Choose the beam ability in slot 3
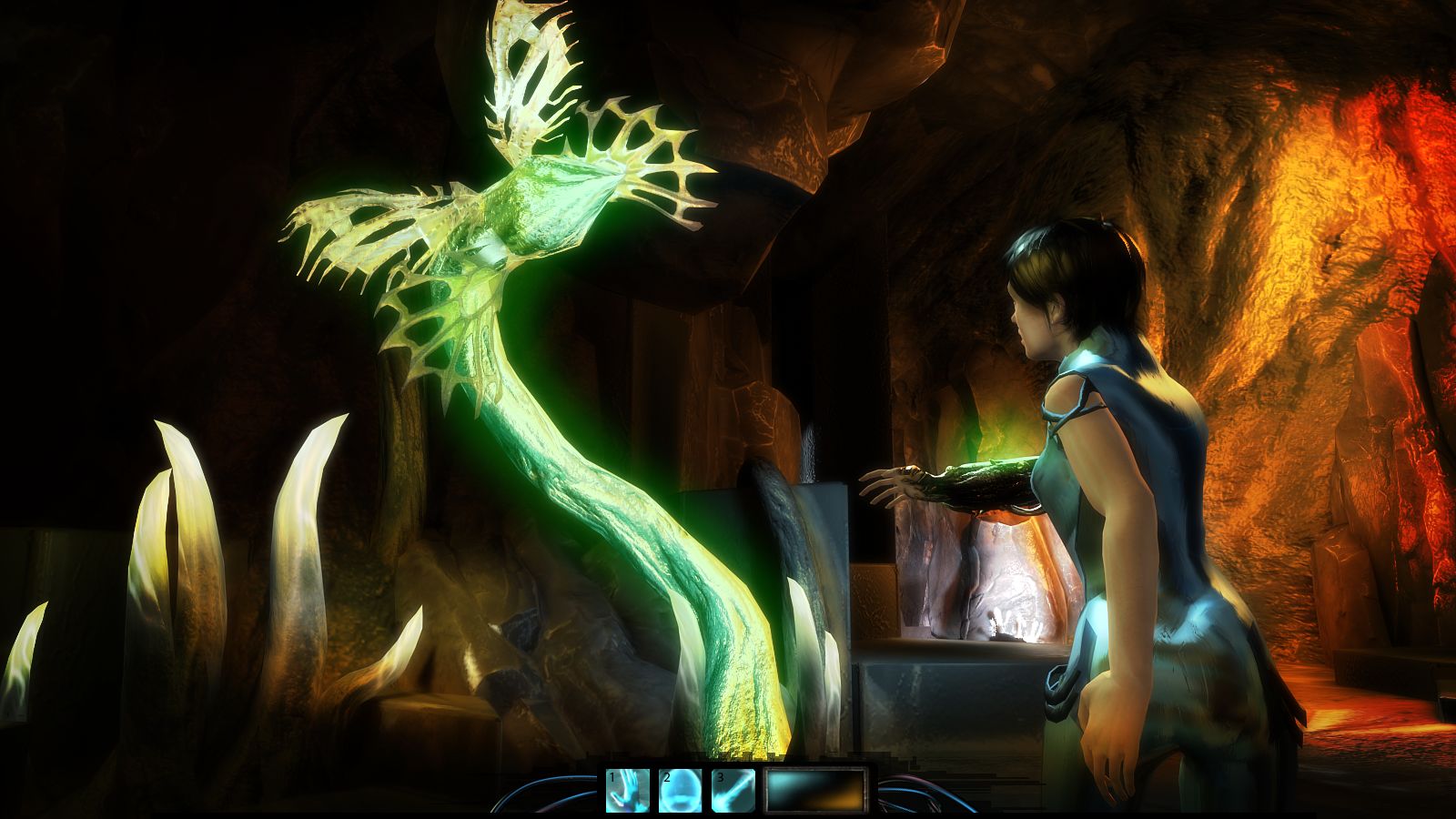 pyautogui.click(x=733, y=790)
